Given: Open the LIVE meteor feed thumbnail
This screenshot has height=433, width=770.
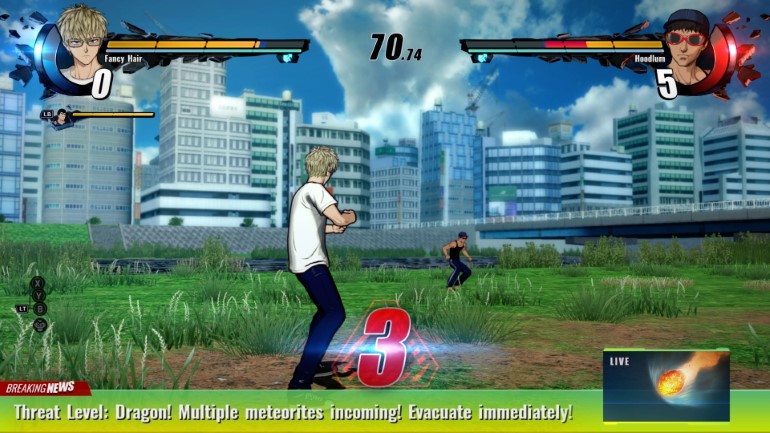Looking at the screenshot, I should (666, 385).
